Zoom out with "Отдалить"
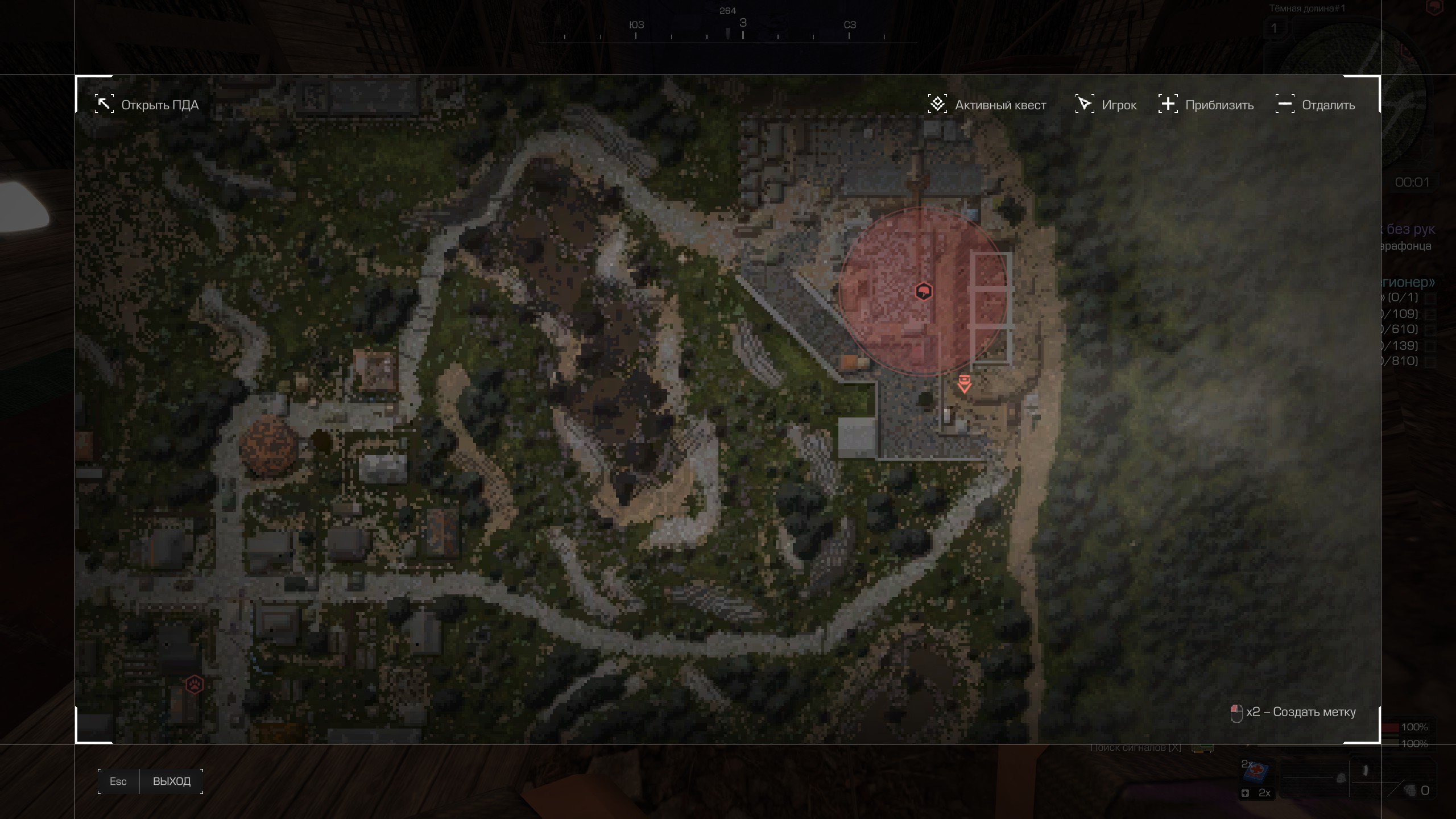The image size is (1456, 819). pos(1316,105)
